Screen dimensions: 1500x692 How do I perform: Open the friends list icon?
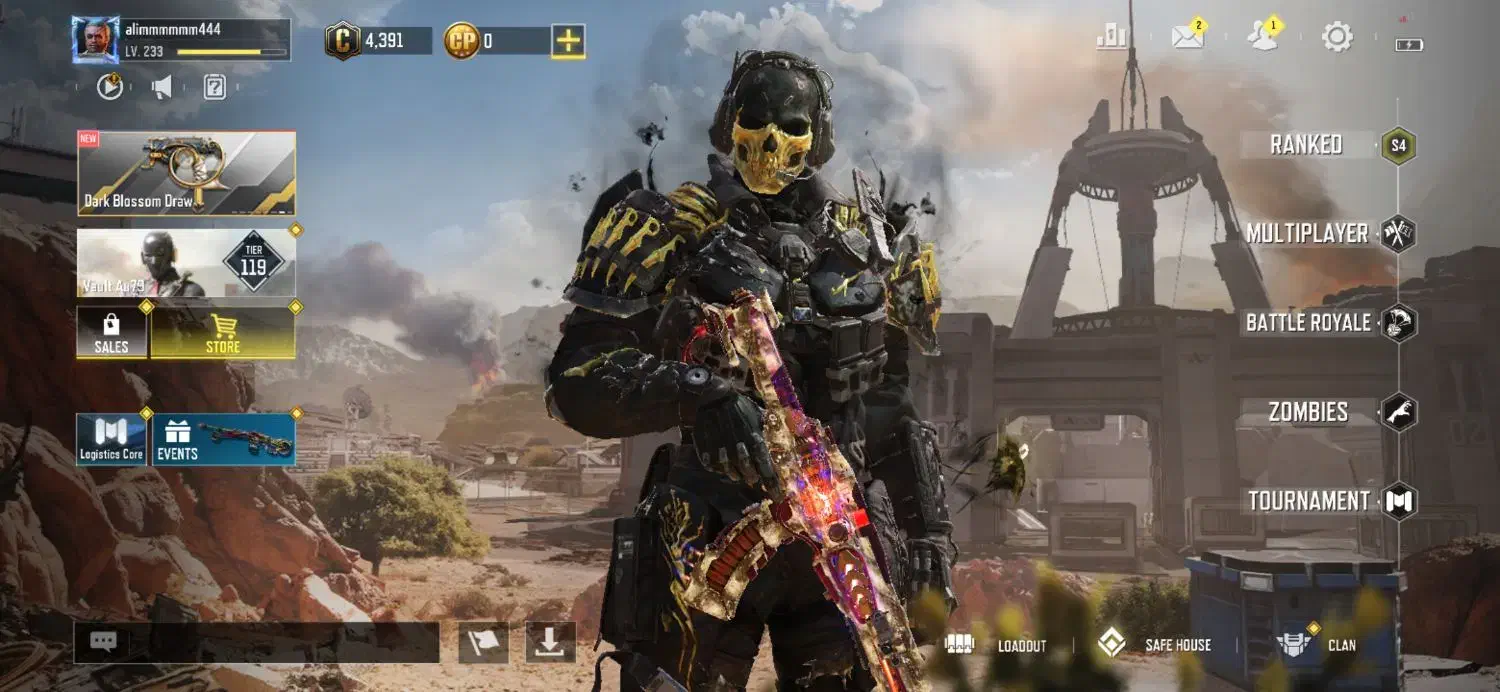(1262, 38)
